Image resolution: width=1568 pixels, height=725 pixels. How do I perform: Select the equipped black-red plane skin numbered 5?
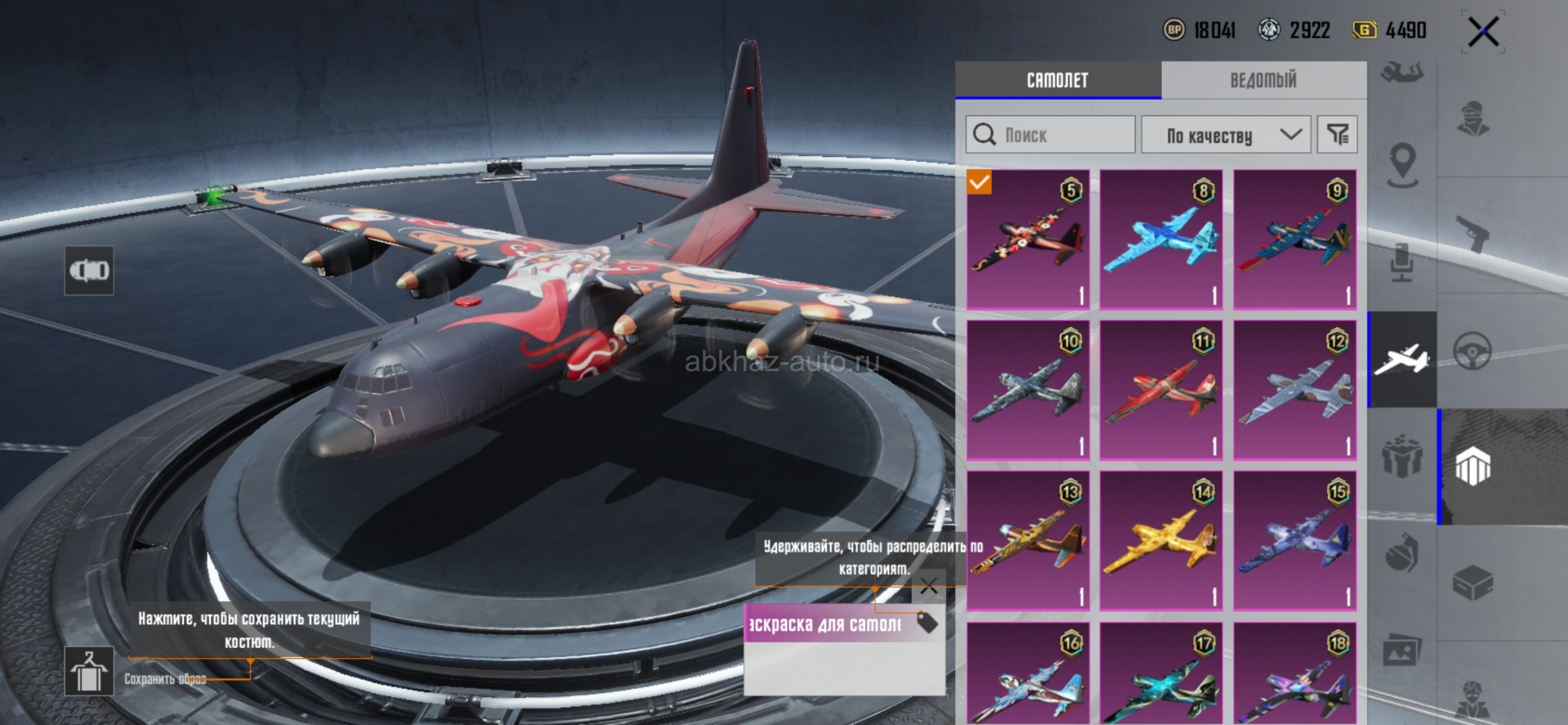coord(1028,239)
